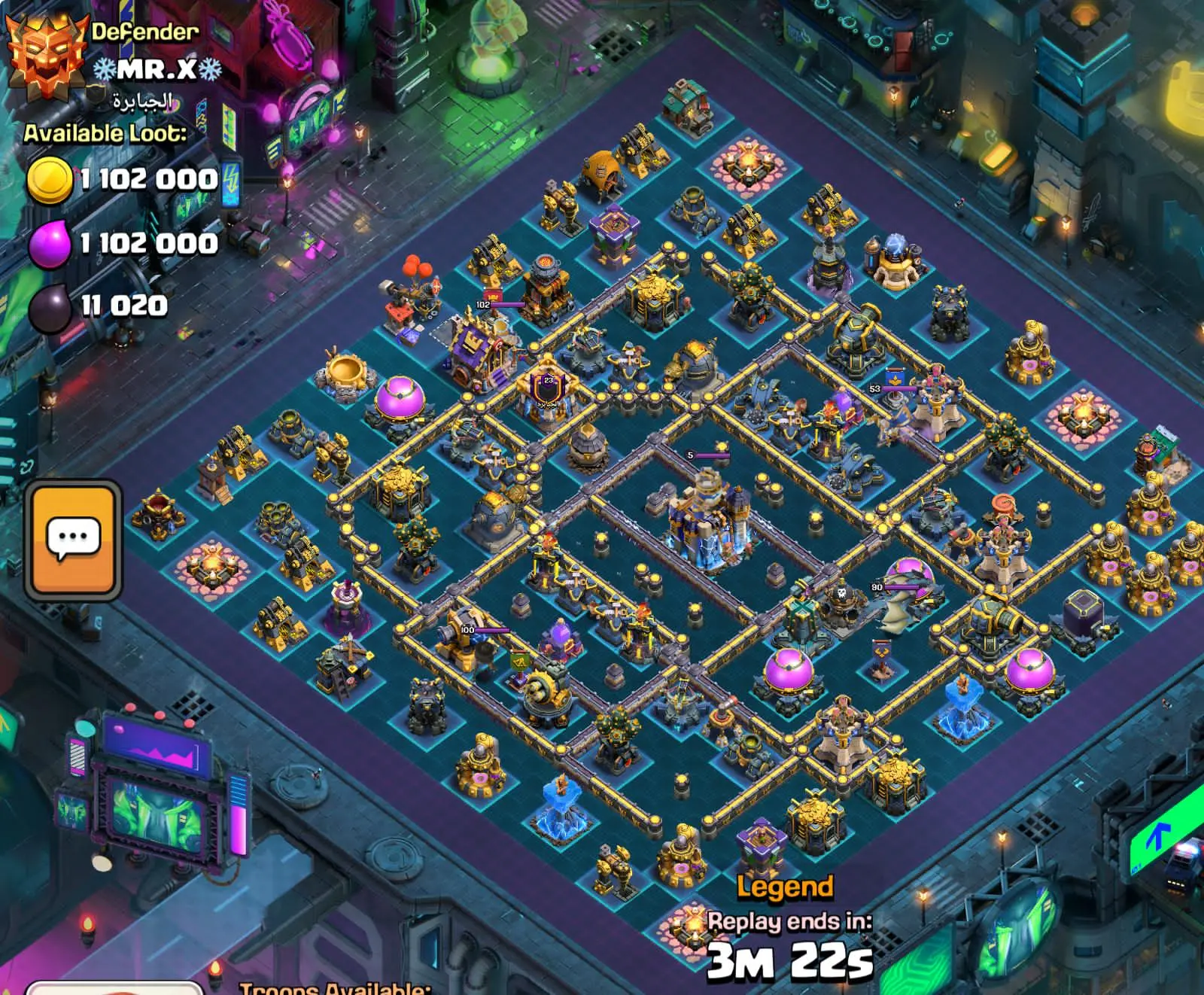Click the Available Loot header text
The width and height of the screenshot is (1204, 995).
[x=109, y=135]
